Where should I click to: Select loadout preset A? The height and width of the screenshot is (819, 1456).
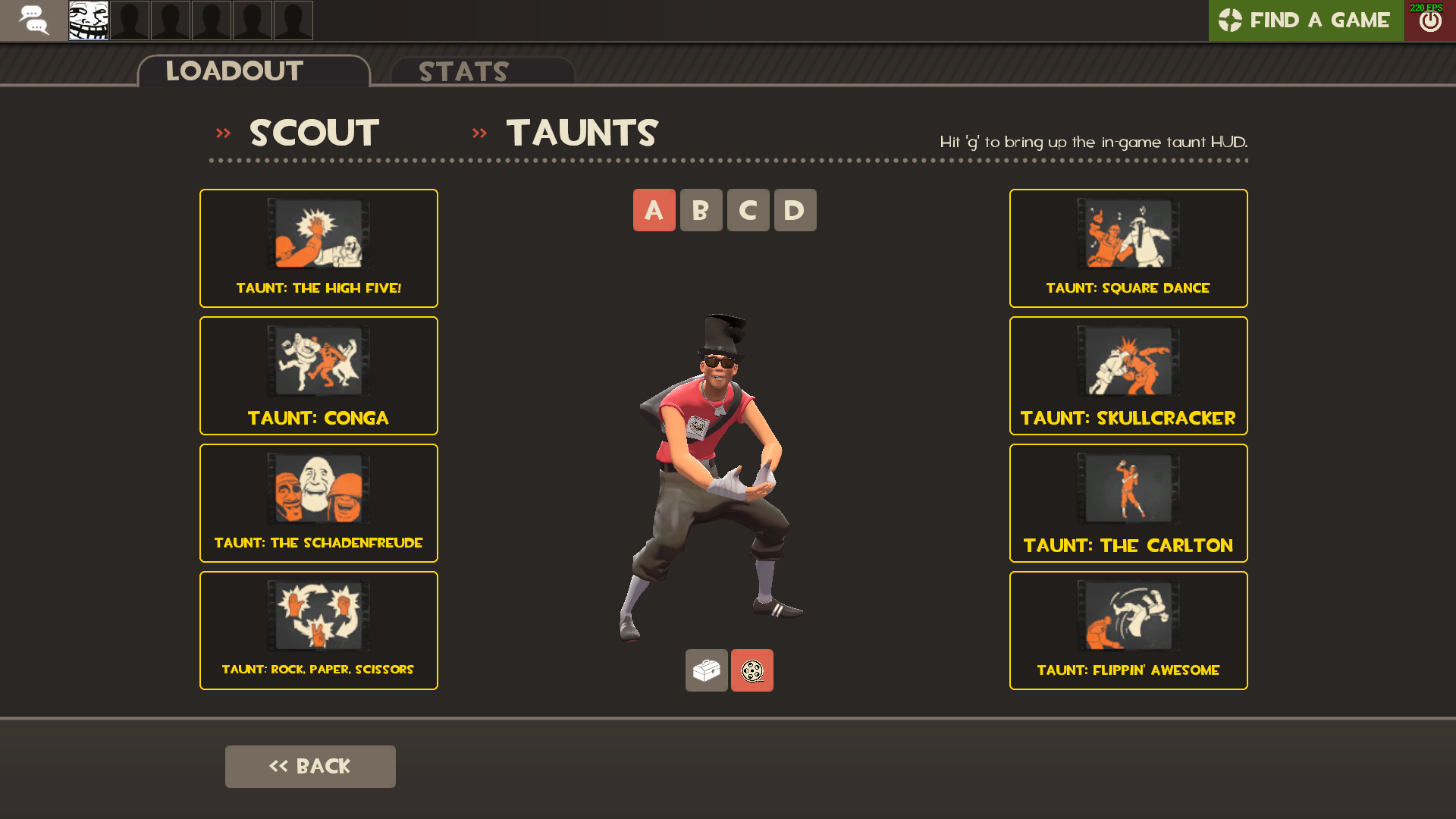pos(654,210)
